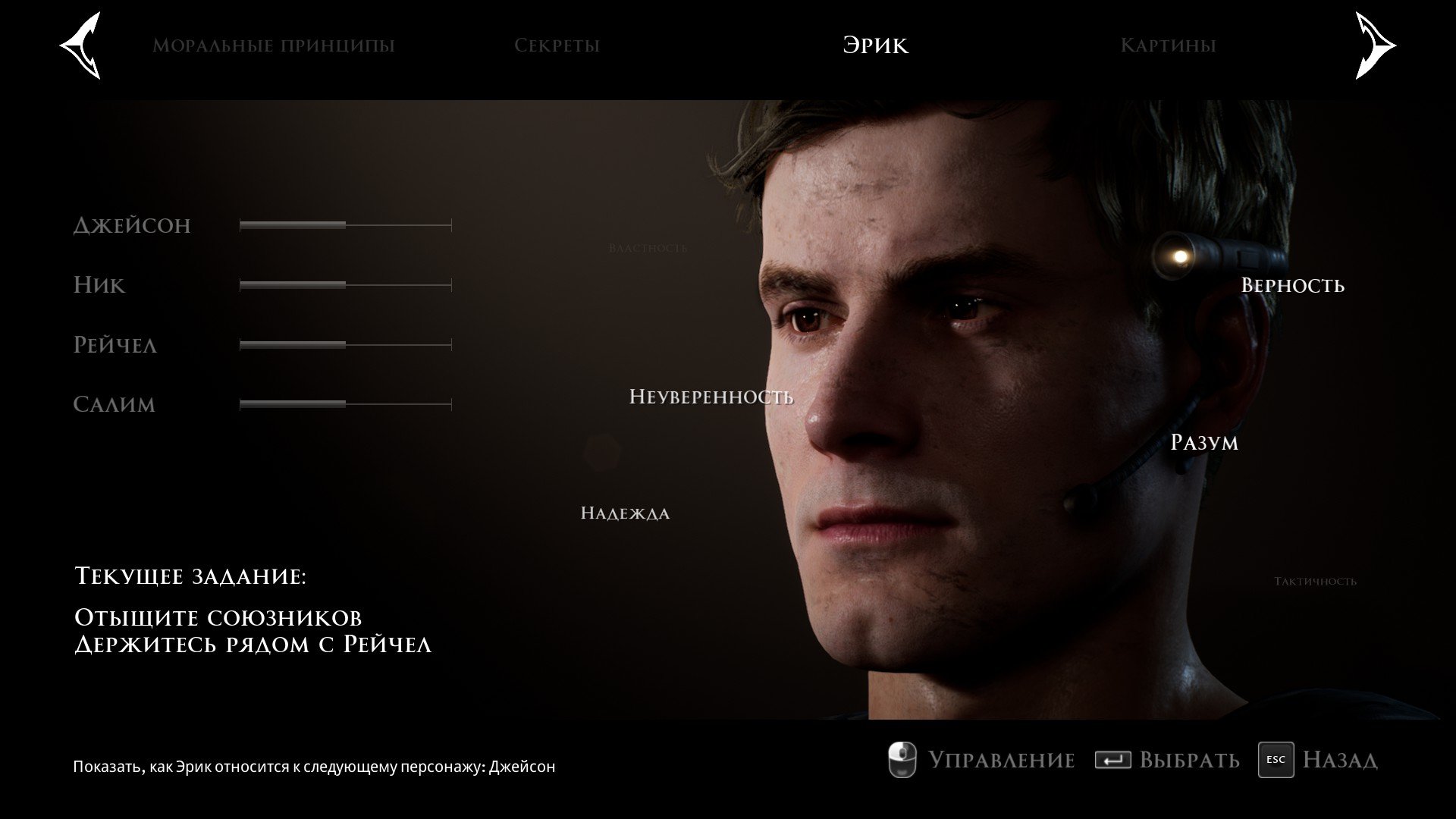
Task: Choose Рейчел in the relationship list
Action: coord(115,345)
